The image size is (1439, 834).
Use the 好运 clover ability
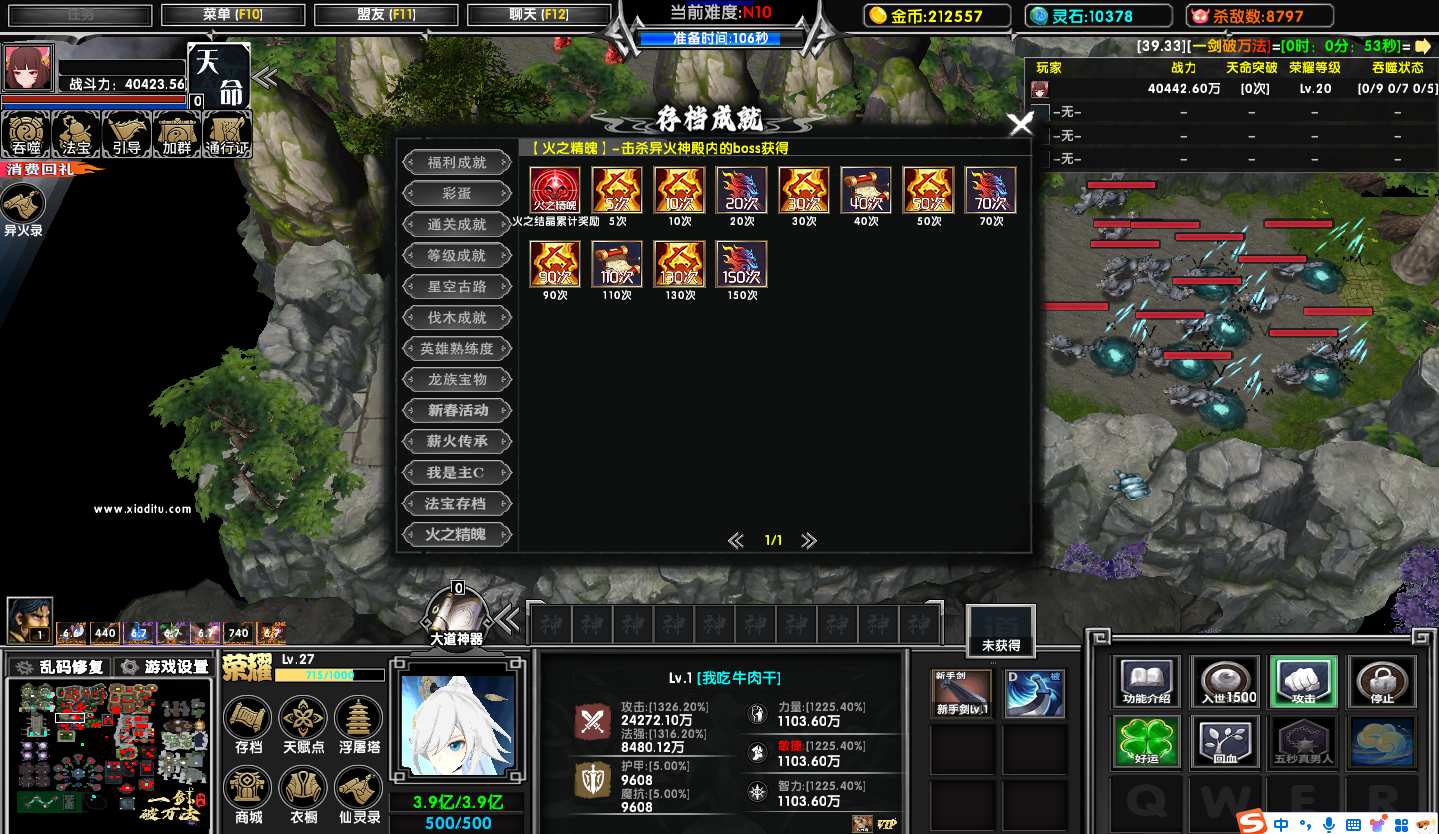coord(1147,741)
